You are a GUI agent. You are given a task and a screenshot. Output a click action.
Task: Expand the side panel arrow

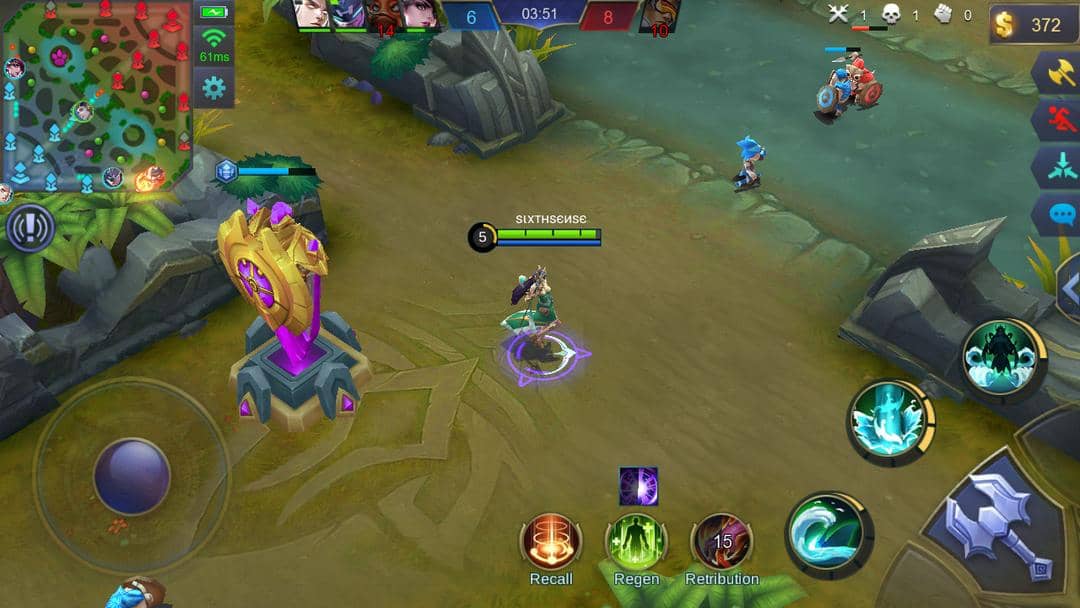click(1068, 286)
